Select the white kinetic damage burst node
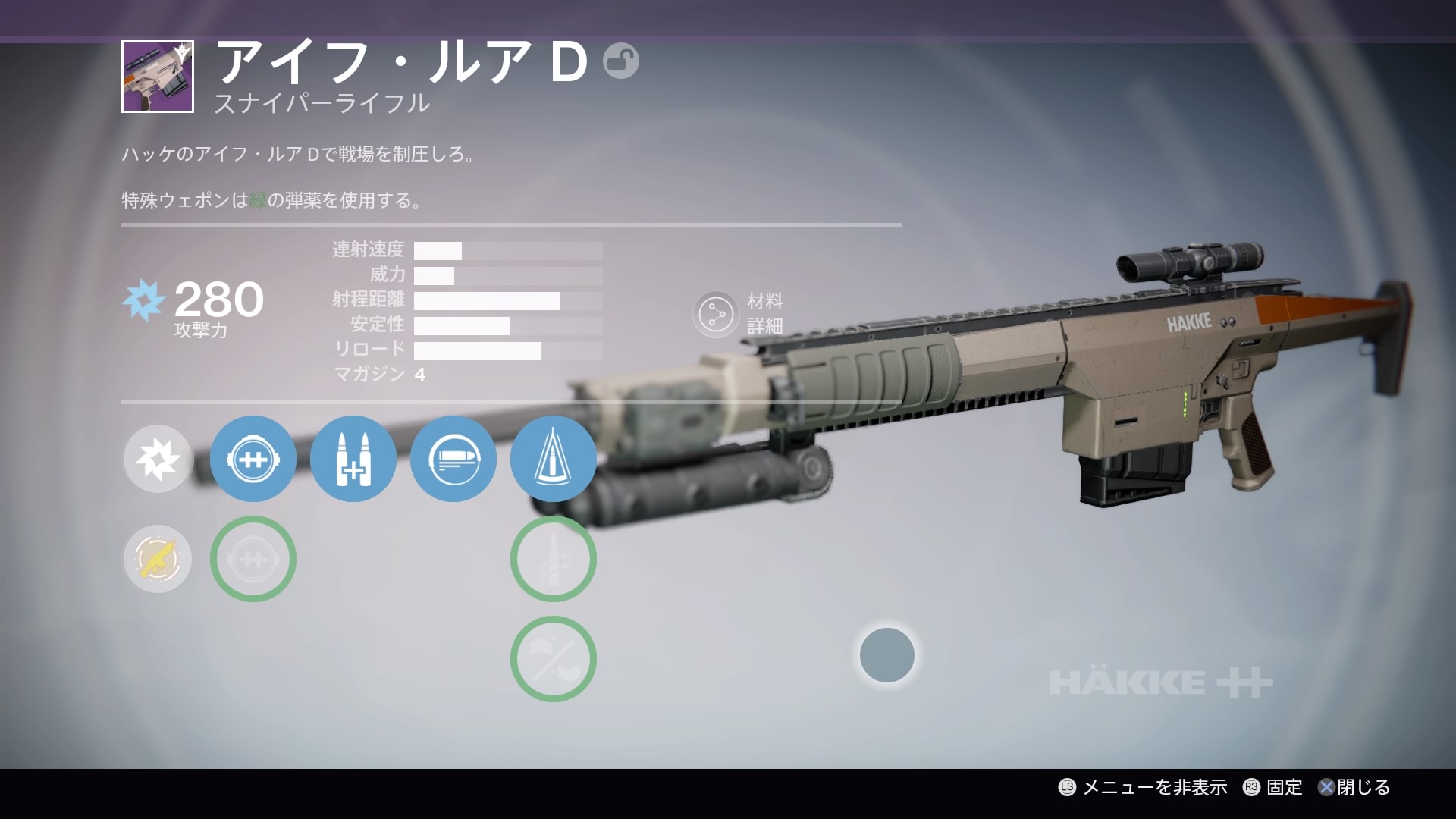Image resolution: width=1456 pixels, height=819 pixels. (158, 459)
